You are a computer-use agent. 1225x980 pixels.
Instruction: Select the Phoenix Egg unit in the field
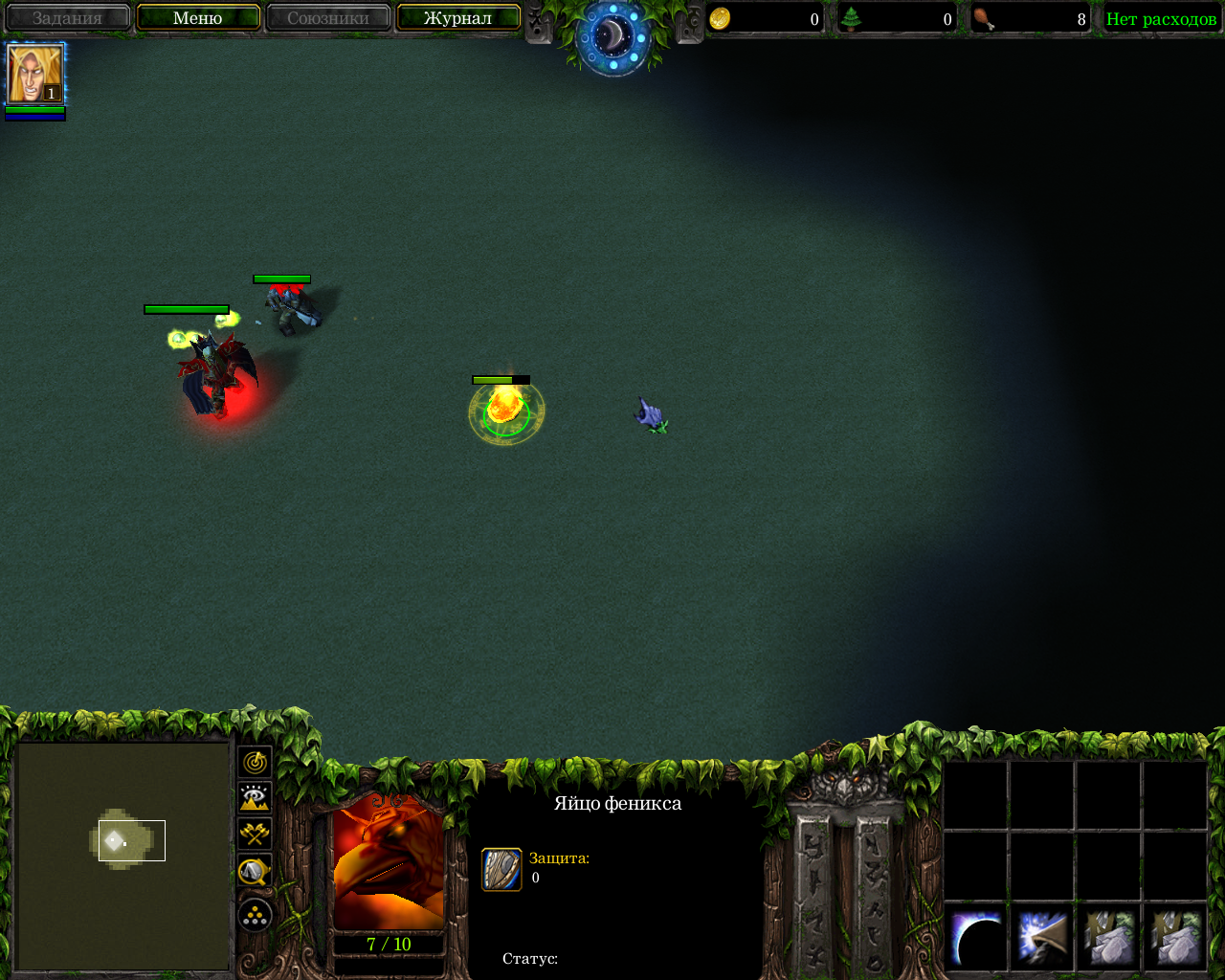click(x=504, y=410)
